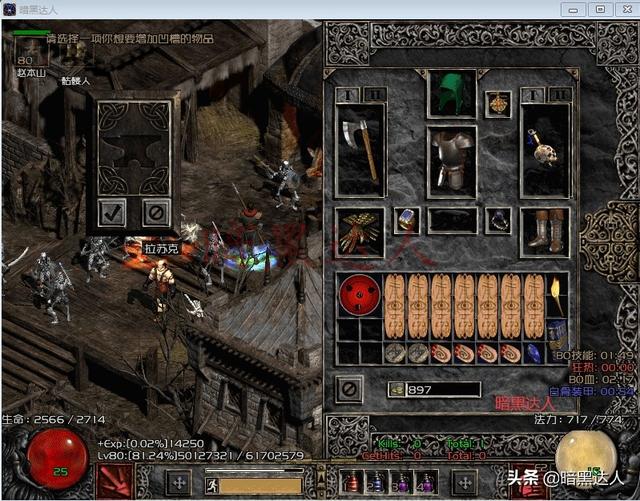The width and height of the screenshot is (640, 501).
Task: Maximize the game window
Action: click(x=601, y=9)
